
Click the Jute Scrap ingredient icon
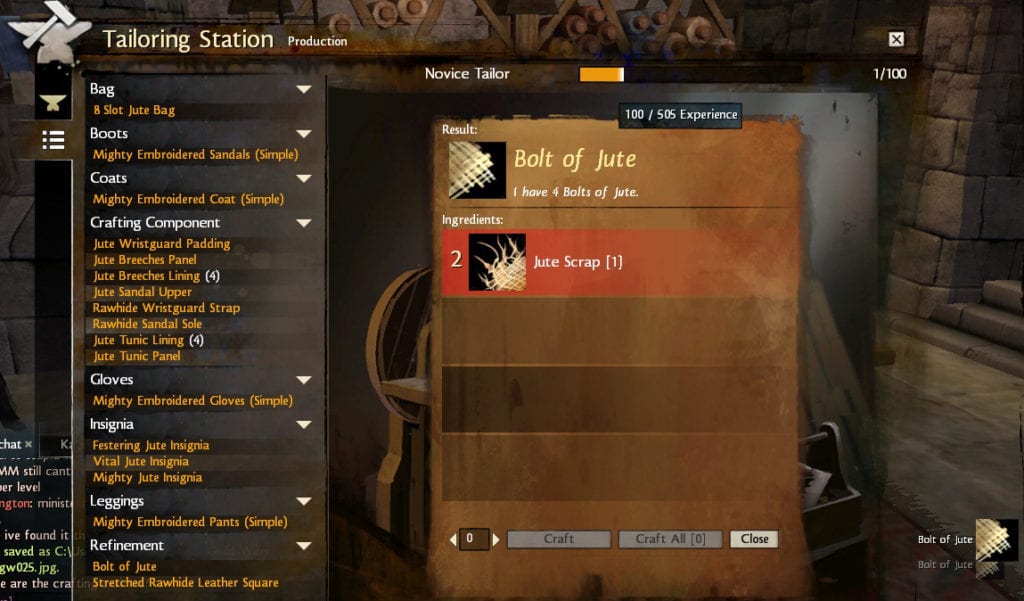(497, 262)
